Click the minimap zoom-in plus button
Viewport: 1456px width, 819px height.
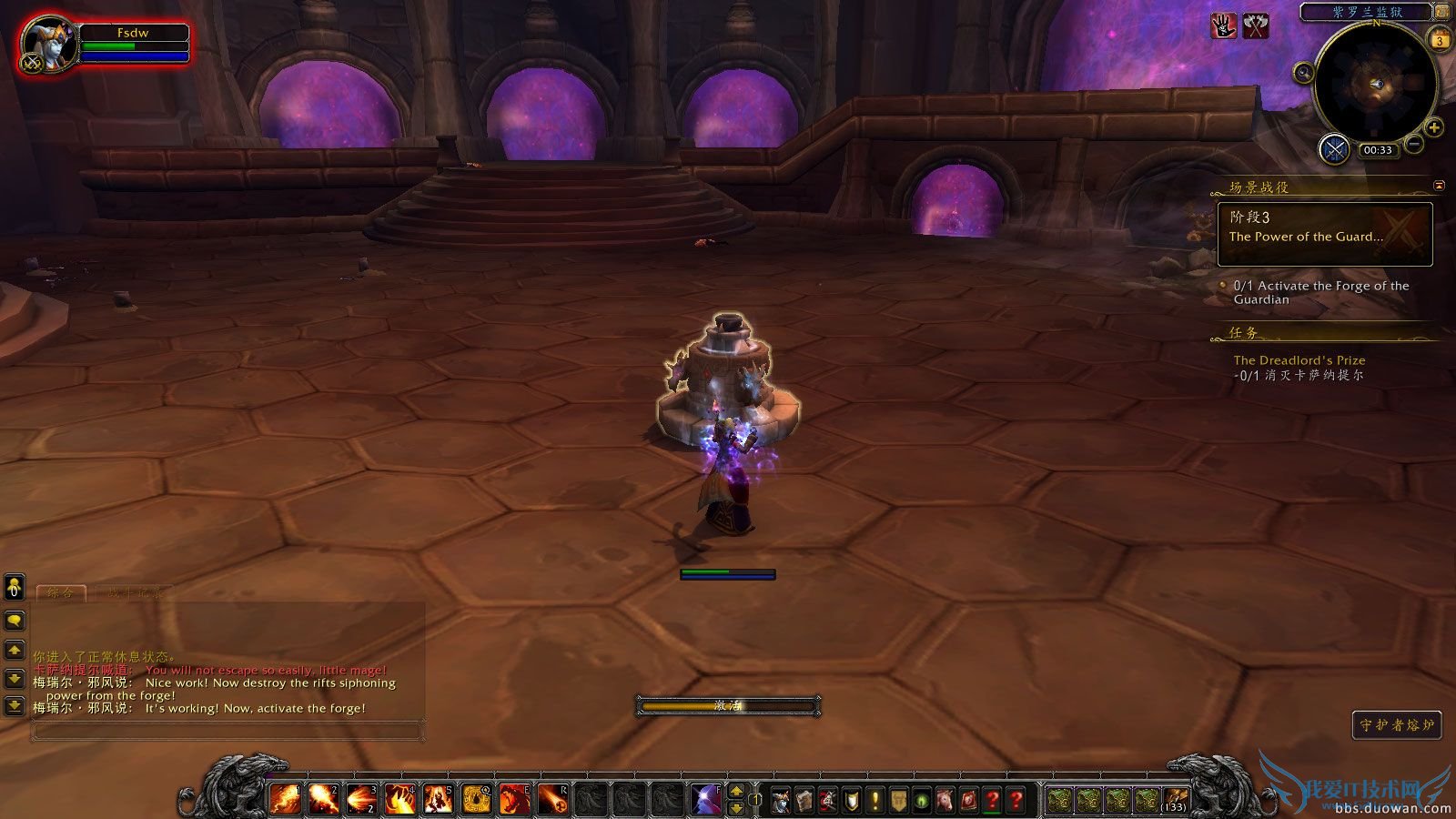point(1435,126)
